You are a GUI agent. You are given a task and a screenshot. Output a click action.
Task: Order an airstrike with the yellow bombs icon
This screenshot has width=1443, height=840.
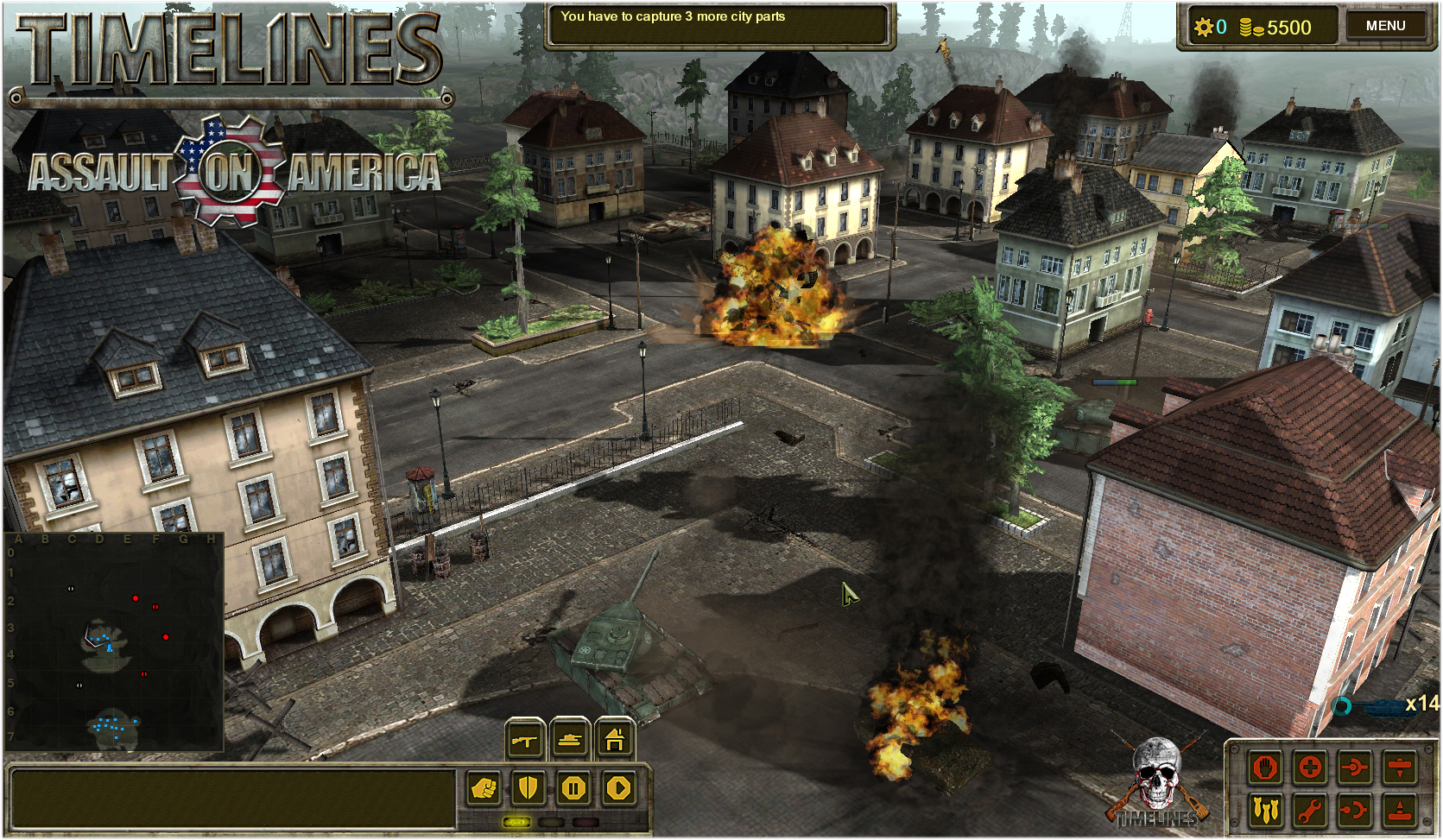pyautogui.click(x=1267, y=810)
